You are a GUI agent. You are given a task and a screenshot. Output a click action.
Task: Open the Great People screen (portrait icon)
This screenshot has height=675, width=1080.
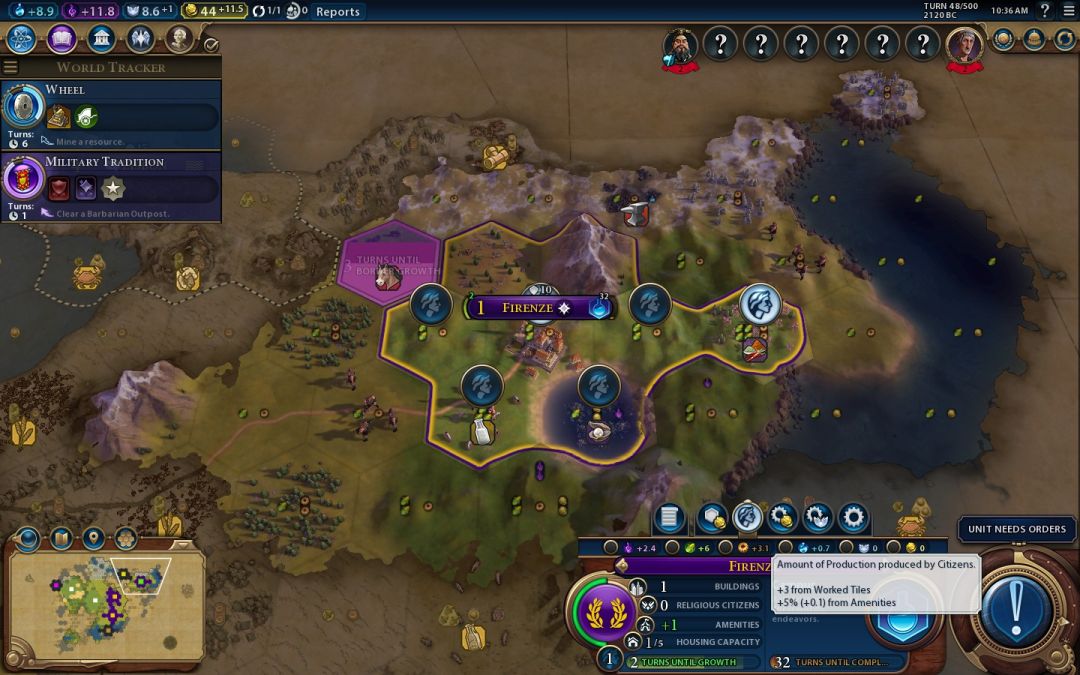pyautogui.click(x=179, y=39)
